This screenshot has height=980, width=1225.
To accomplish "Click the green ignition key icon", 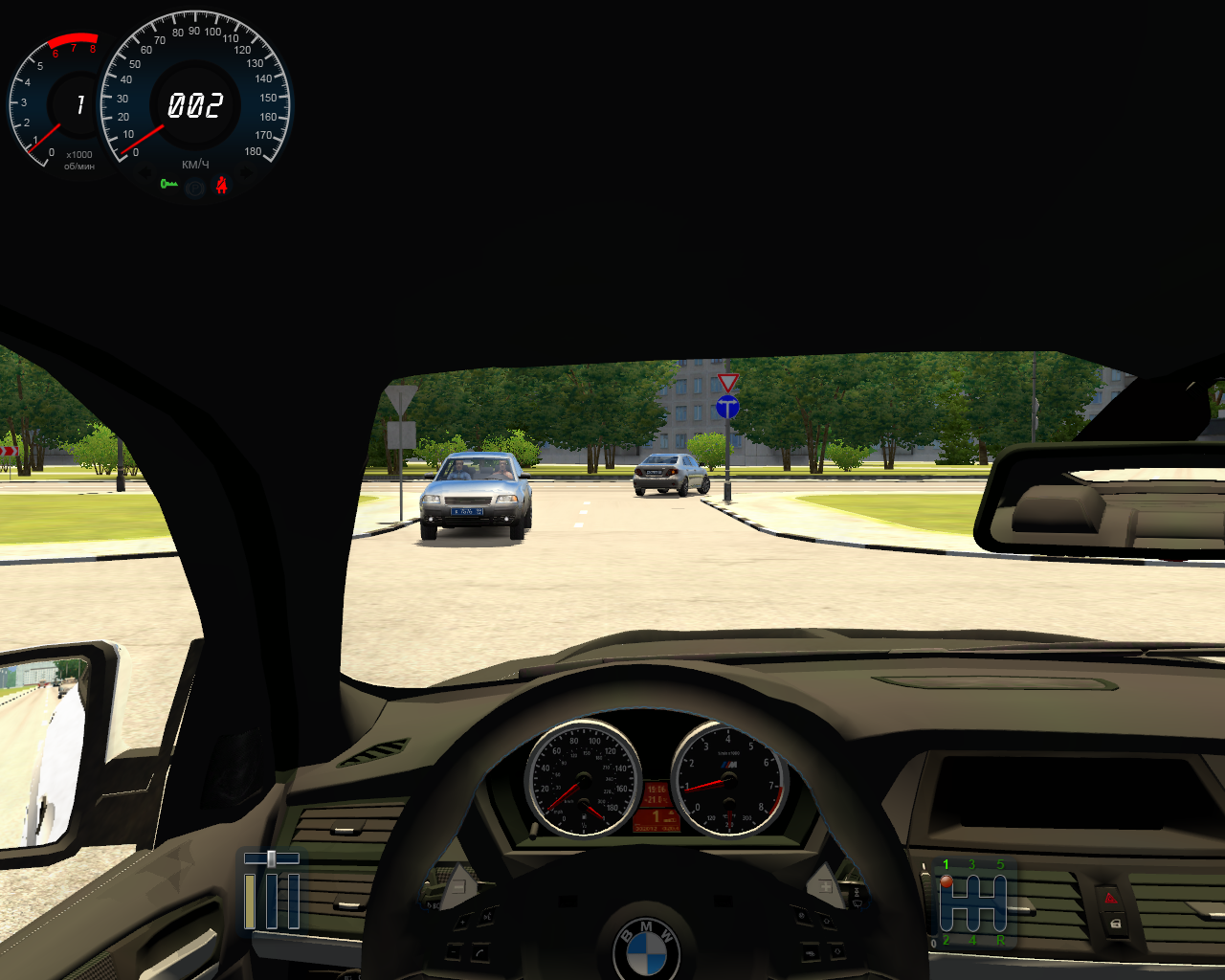I will [x=169, y=184].
